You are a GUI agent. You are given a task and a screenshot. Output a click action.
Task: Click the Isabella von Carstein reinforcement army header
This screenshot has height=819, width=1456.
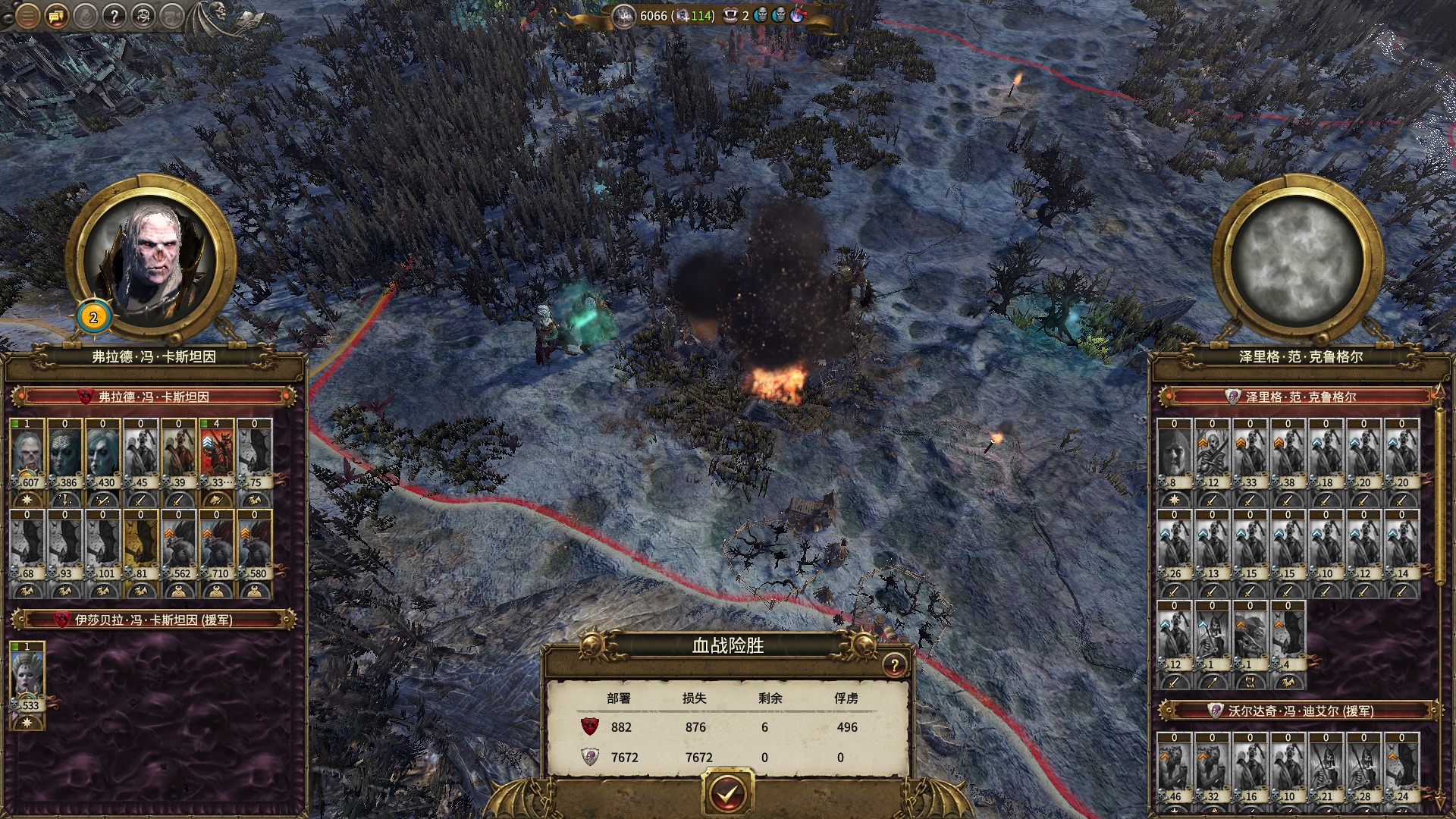pyautogui.click(x=153, y=620)
